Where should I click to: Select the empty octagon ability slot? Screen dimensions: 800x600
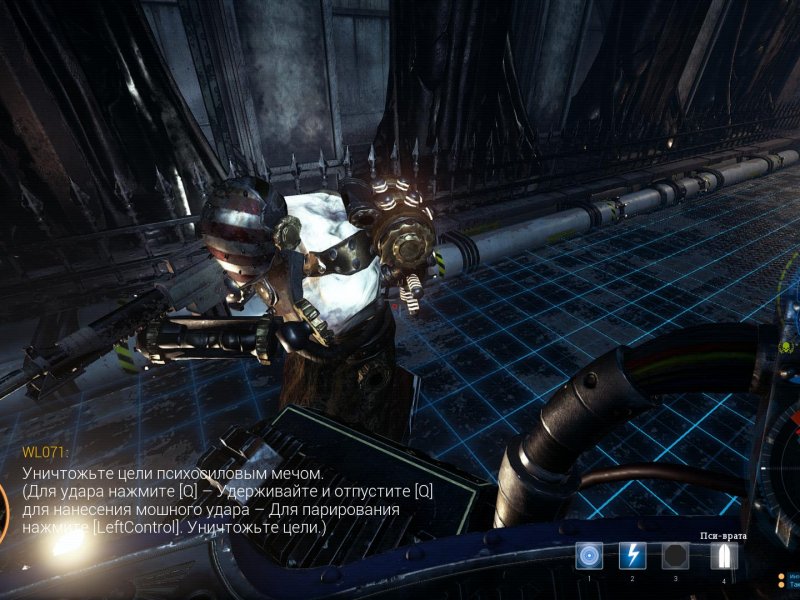(x=675, y=555)
